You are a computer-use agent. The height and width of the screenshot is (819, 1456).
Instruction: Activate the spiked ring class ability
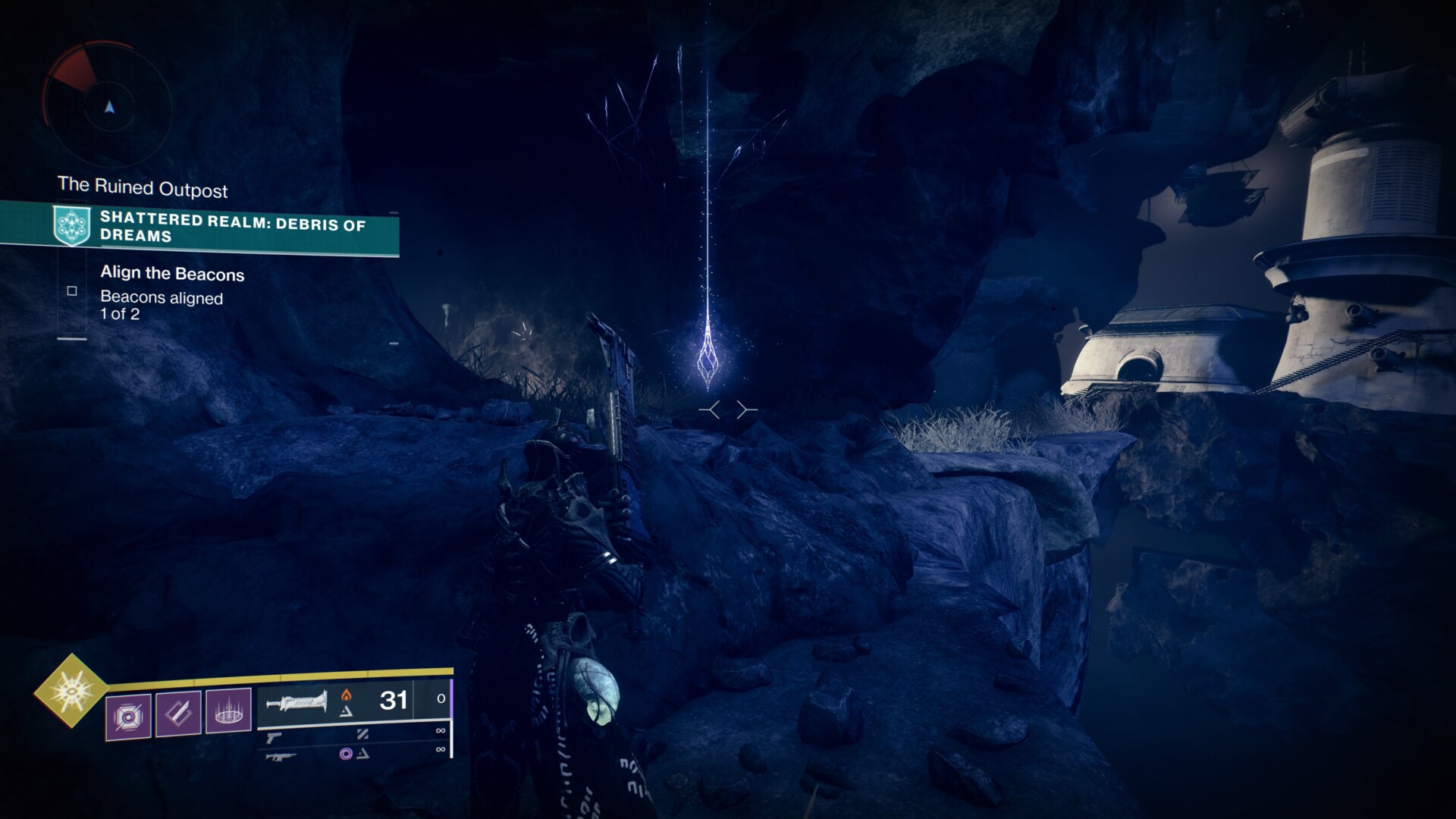[228, 711]
